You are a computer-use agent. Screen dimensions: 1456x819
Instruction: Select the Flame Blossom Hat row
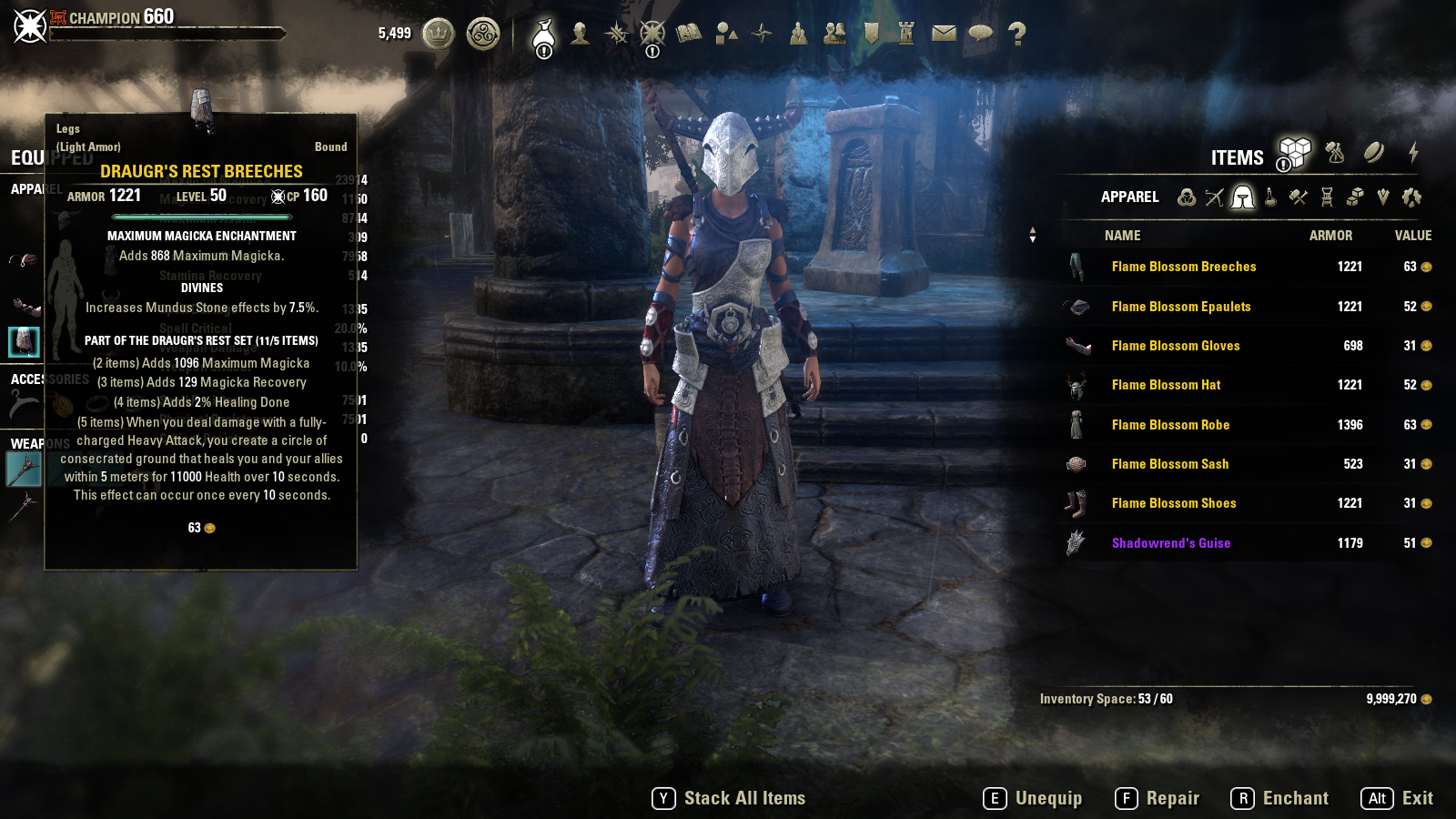pos(1166,385)
